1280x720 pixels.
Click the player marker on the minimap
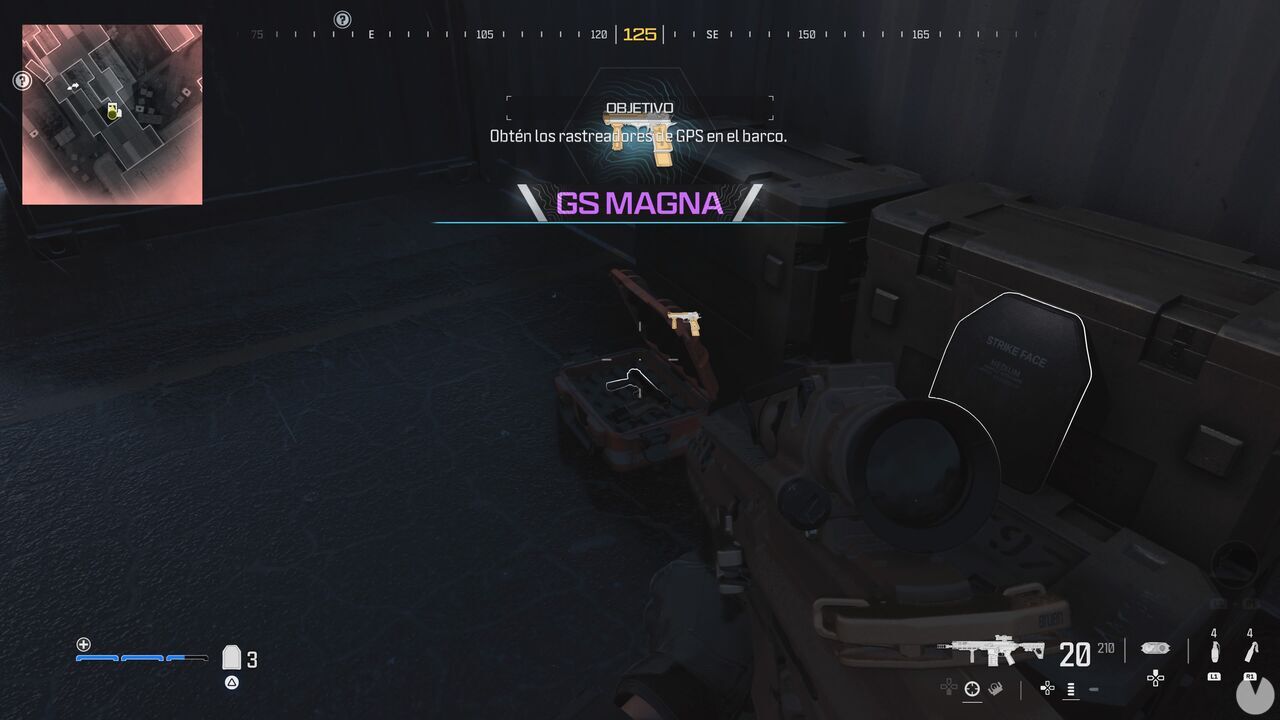113,112
